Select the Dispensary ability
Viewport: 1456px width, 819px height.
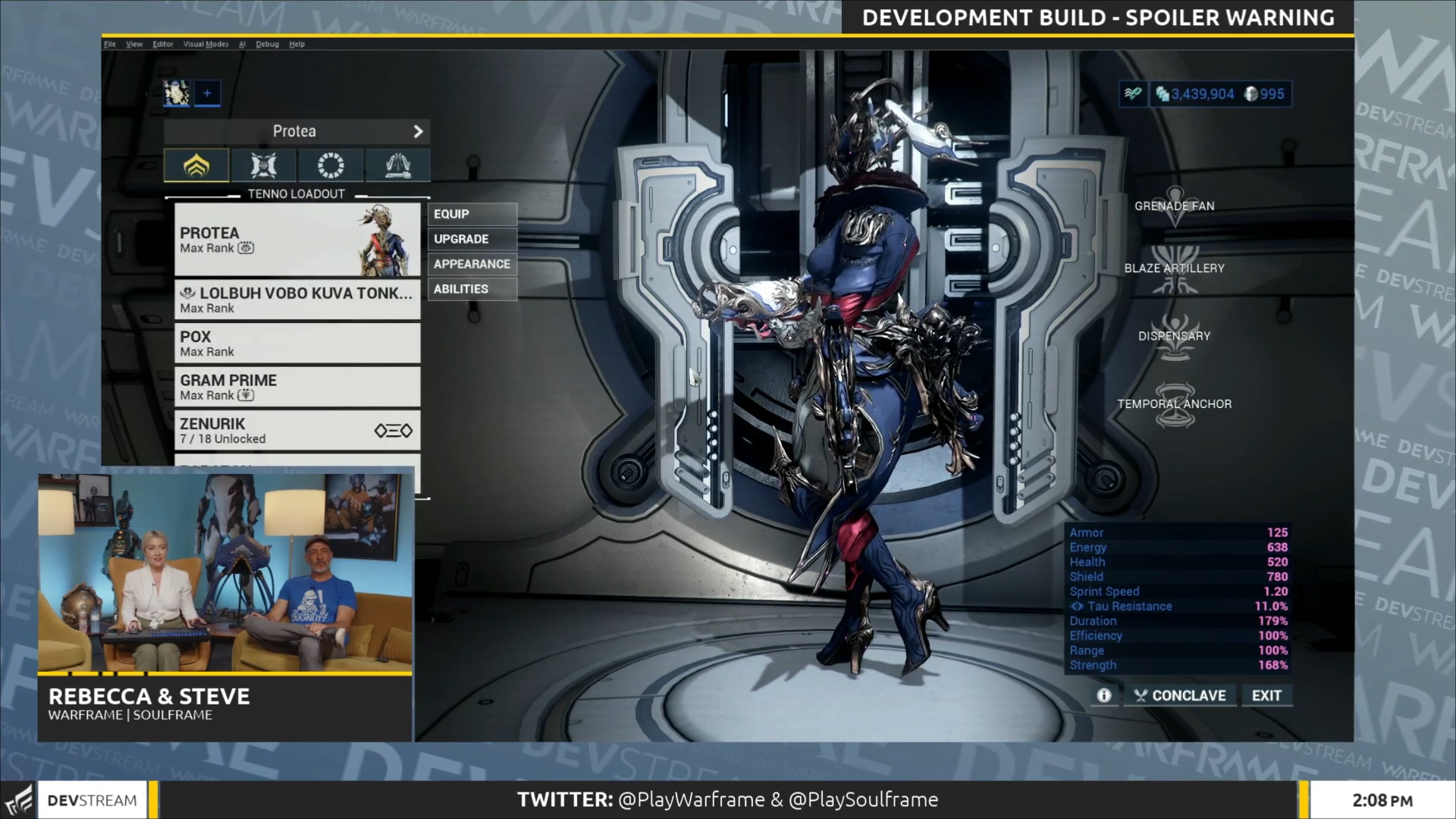(1174, 336)
